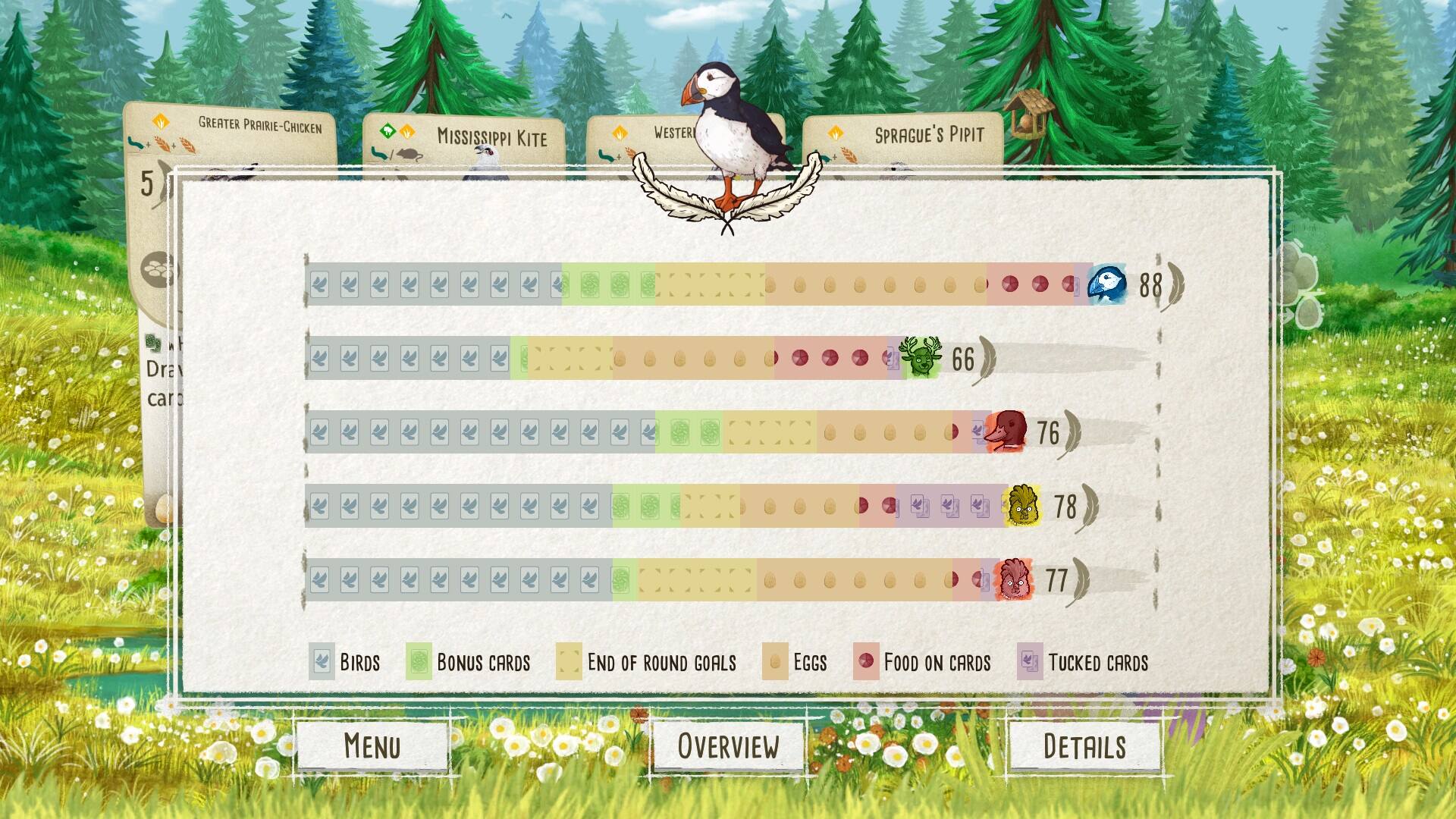Click the Mississippi Kite card at the top
The width and height of the screenshot is (1456, 819).
pyautogui.click(x=491, y=136)
